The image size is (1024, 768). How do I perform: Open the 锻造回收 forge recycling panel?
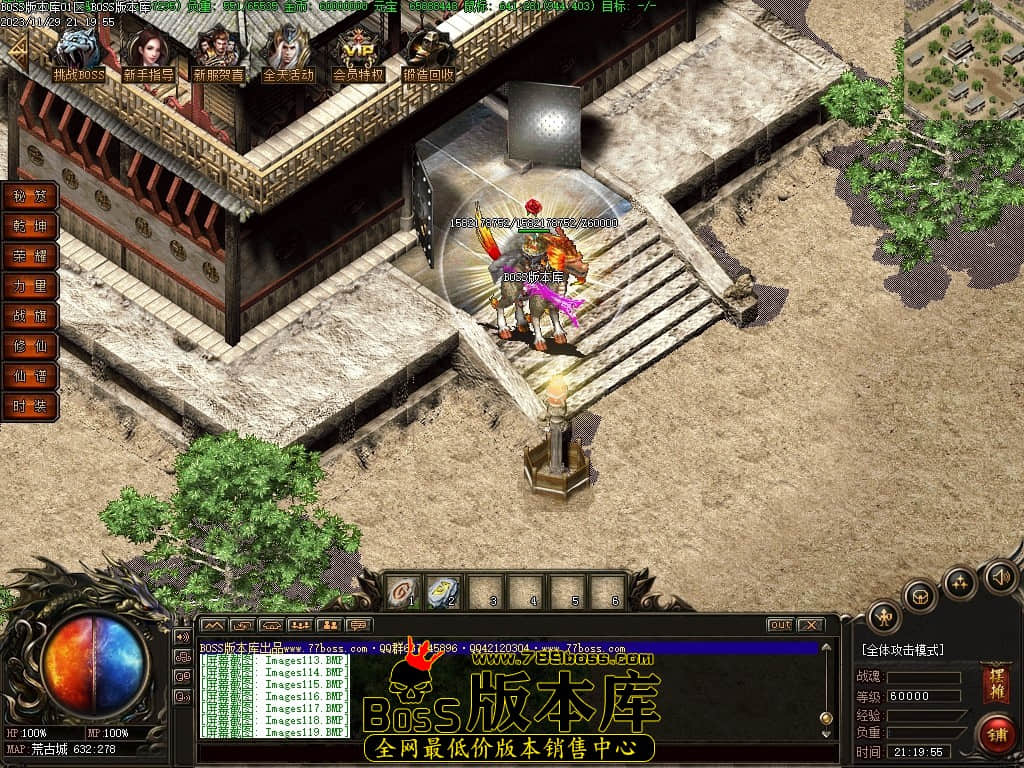click(x=428, y=54)
